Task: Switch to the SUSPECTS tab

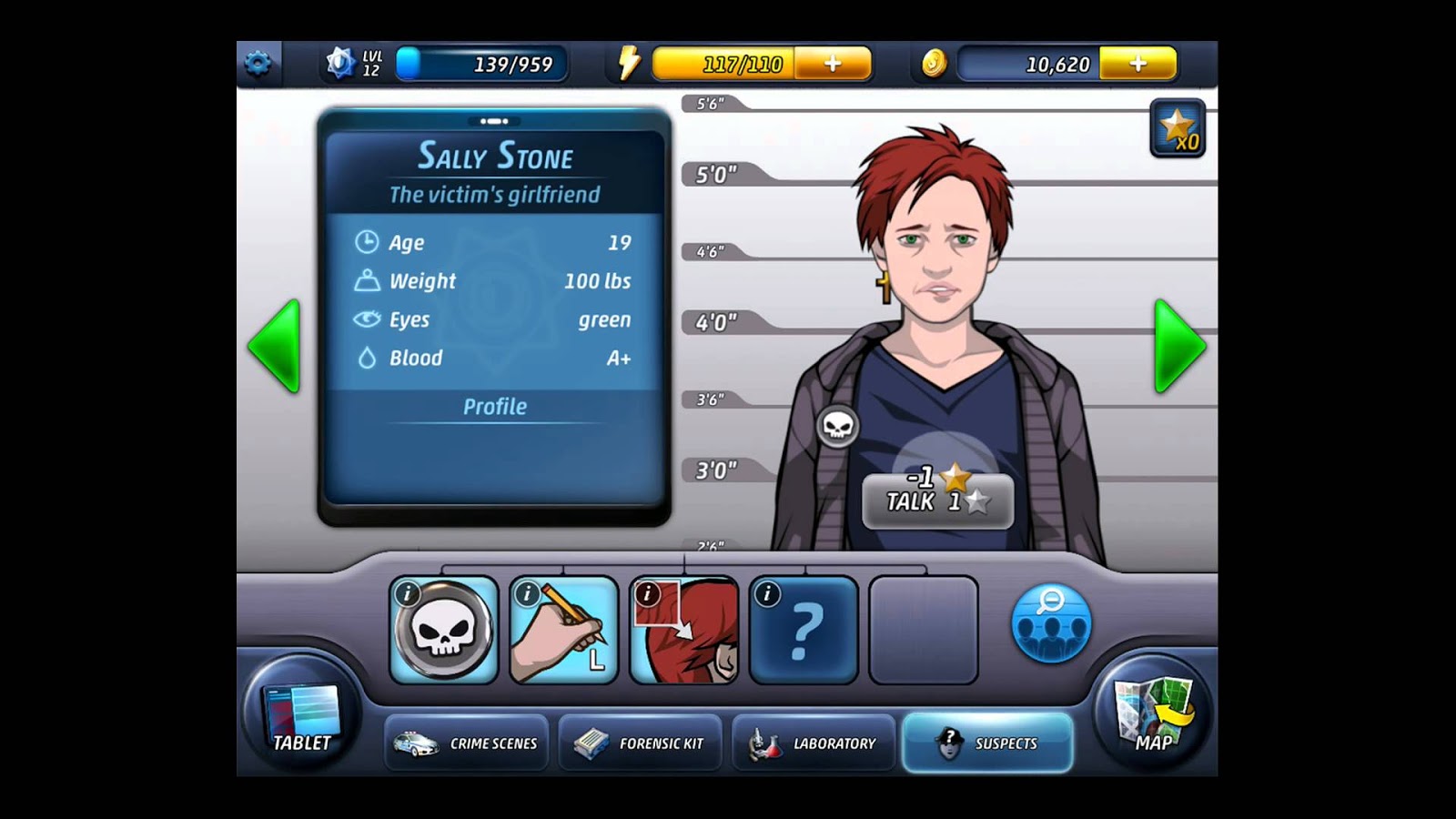Action: (x=986, y=743)
